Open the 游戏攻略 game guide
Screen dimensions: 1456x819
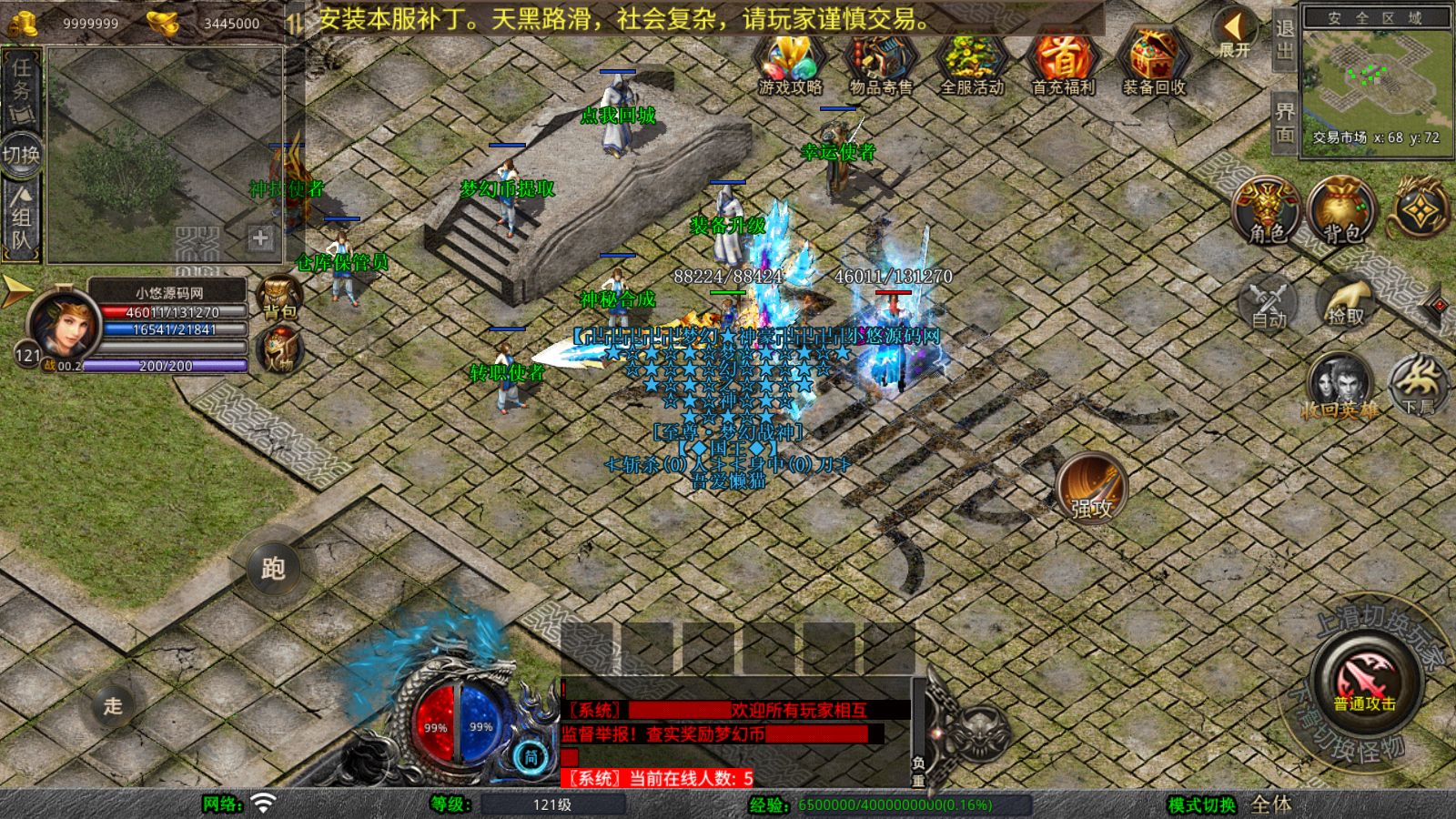[790, 64]
